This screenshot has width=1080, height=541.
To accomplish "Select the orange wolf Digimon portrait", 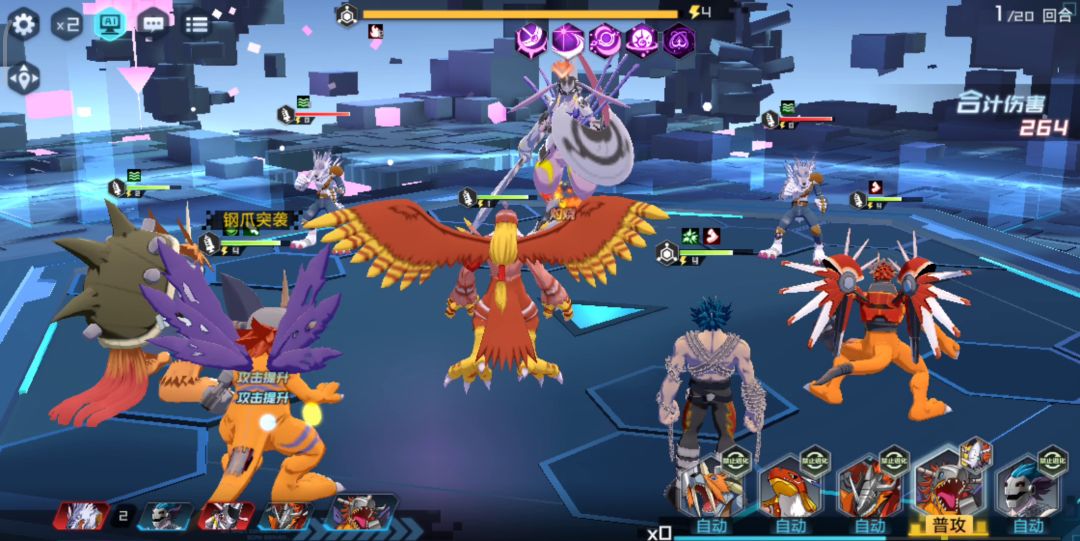I will (x=711, y=490).
